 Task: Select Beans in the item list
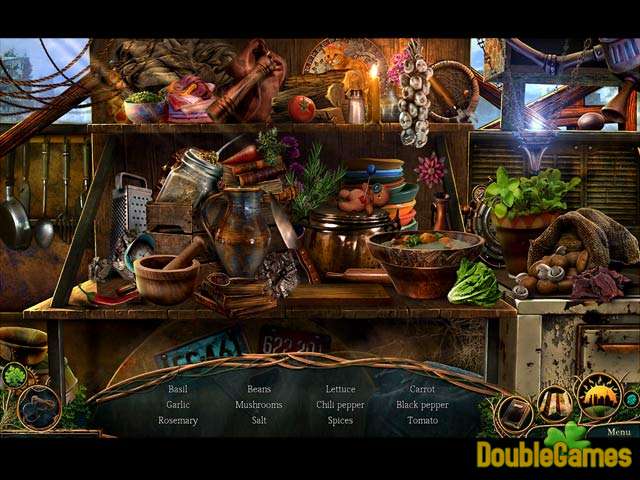pyautogui.click(x=259, y=389)
